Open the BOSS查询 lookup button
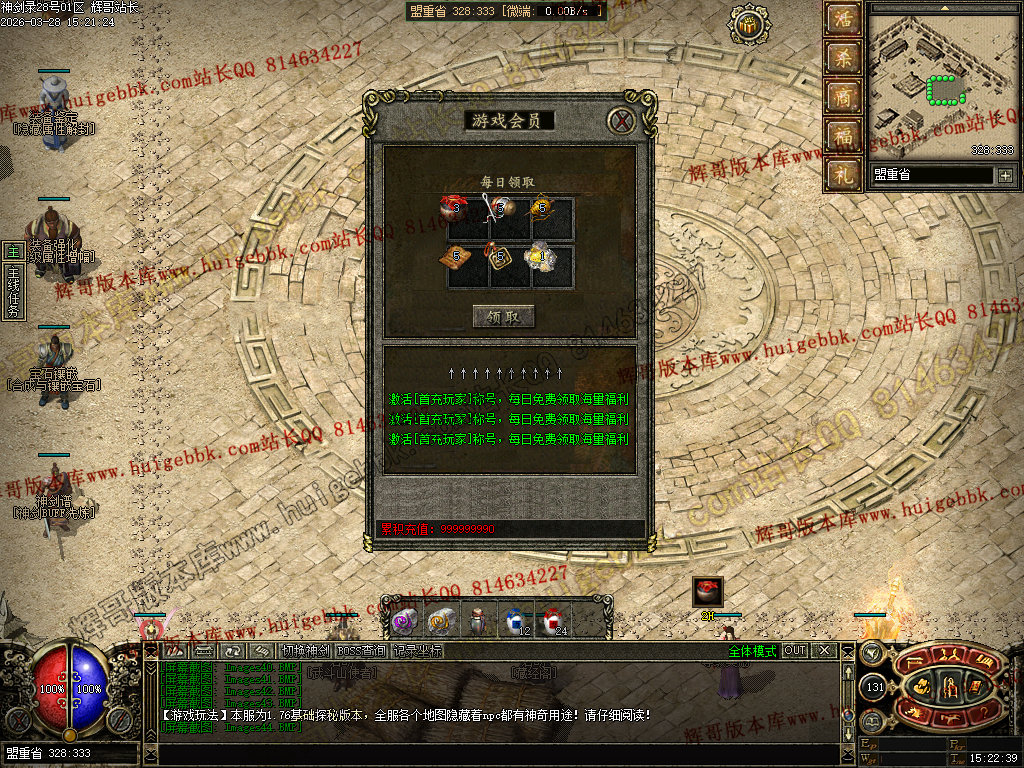1024x768 pixels. tap(361, 651)
